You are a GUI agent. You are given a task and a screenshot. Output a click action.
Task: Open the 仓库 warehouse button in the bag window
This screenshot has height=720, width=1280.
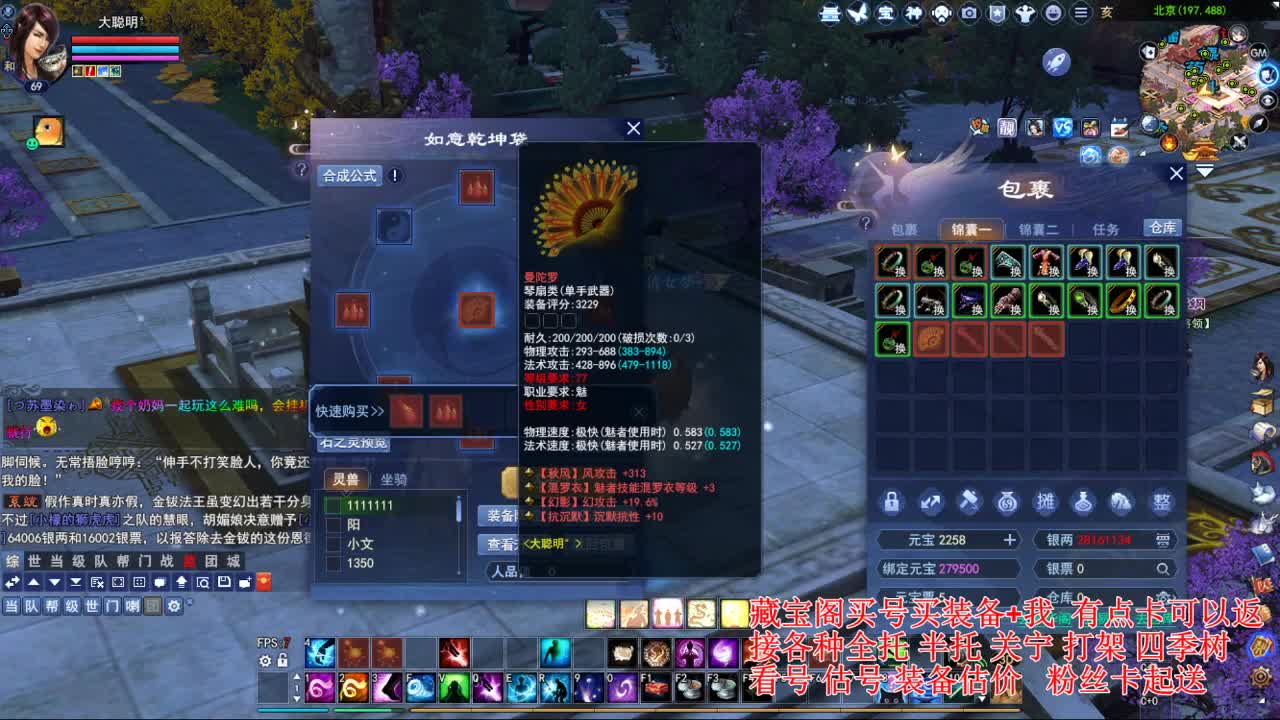pyautogui.click(x=1161, y=227)
